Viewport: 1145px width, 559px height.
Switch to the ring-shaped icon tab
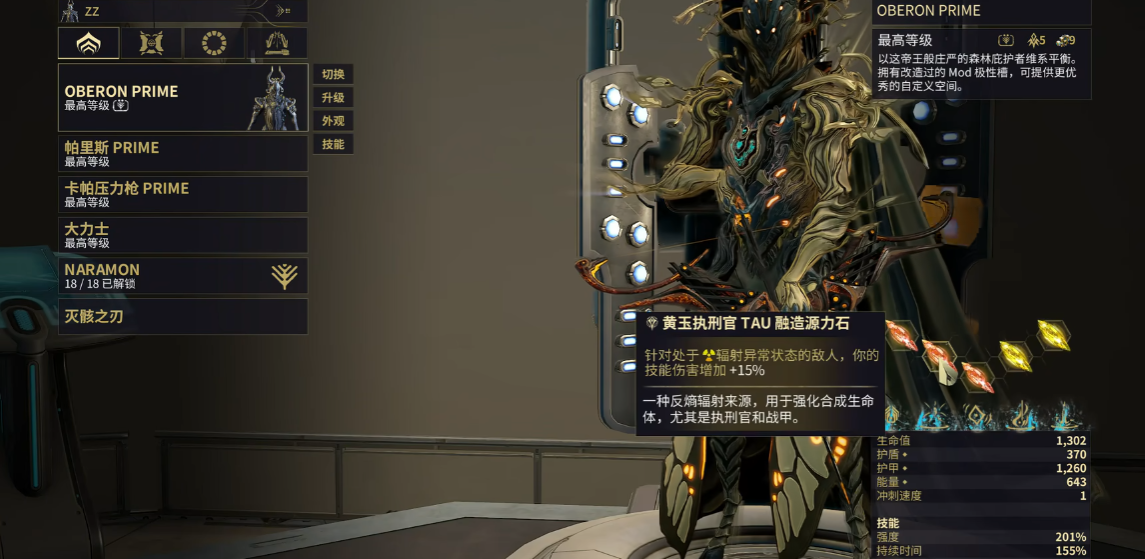click(x=214, y=43)
